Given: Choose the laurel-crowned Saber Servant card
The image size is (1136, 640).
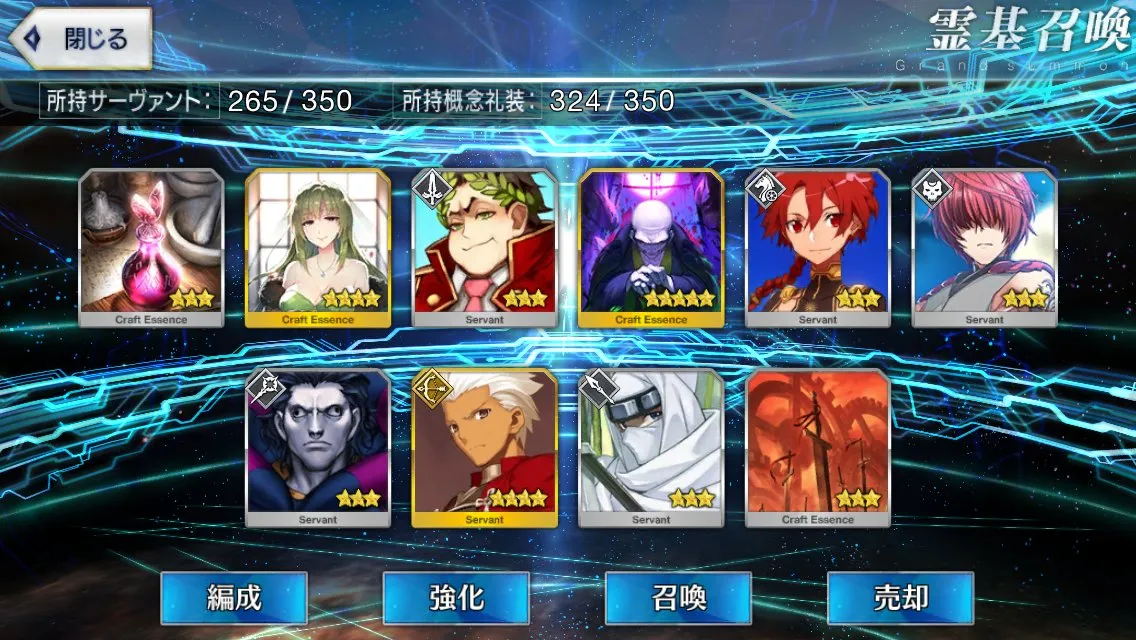Looking at the screenshot, I should point(485,247).
